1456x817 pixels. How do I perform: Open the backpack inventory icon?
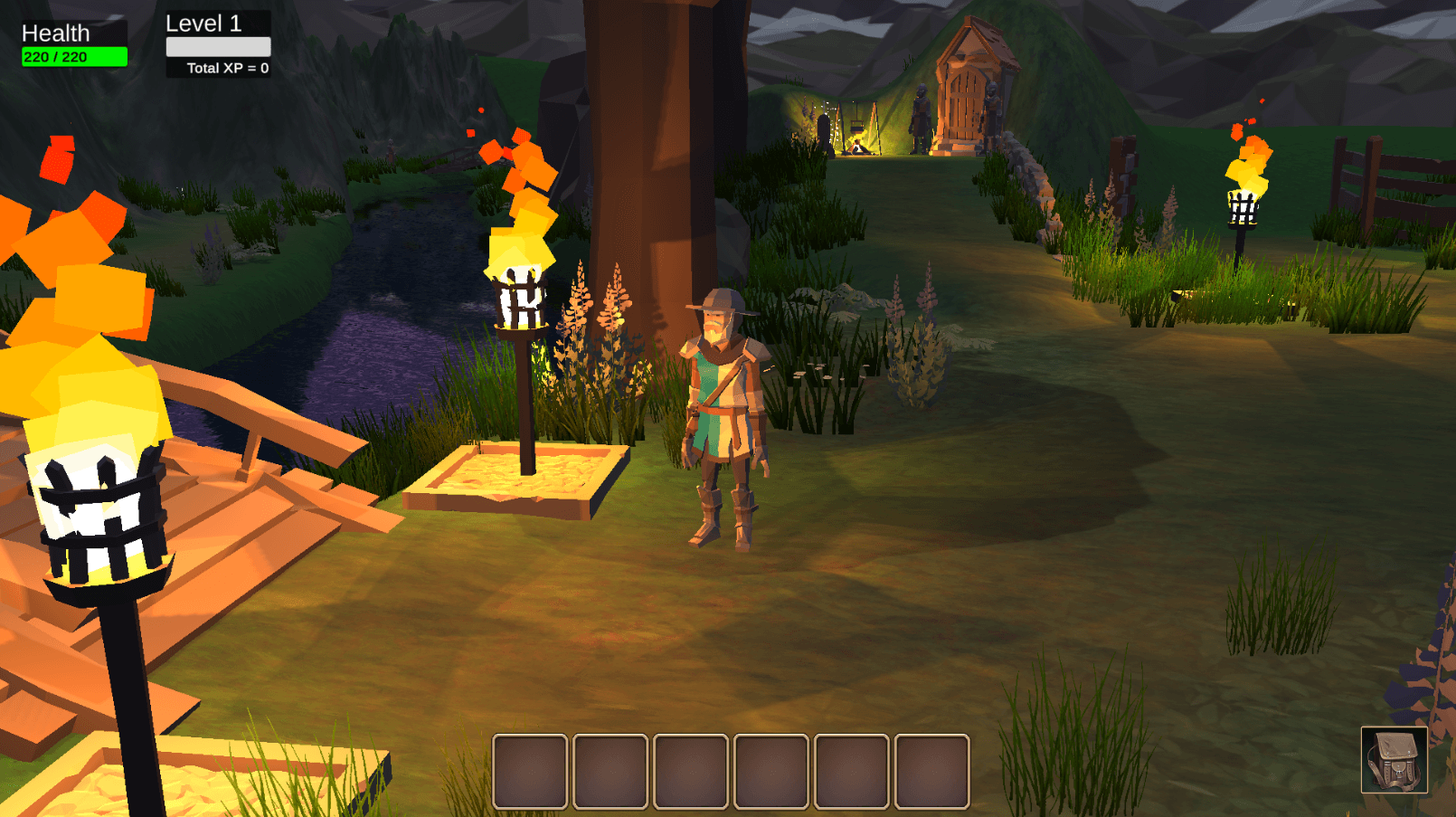coord(1394,760)
